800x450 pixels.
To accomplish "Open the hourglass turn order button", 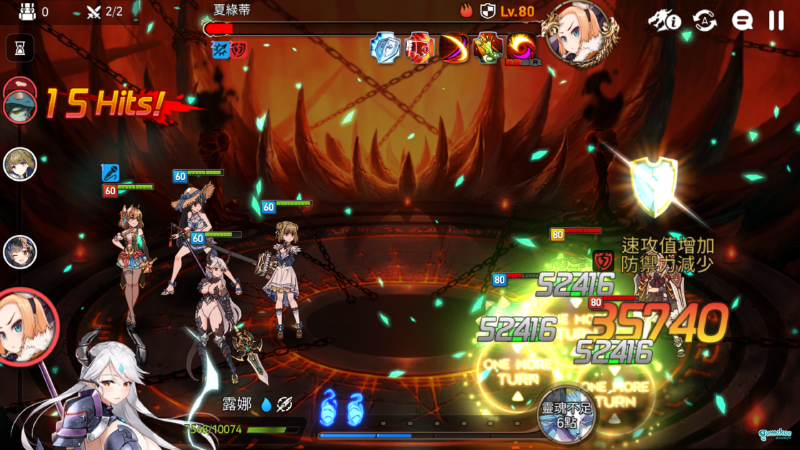I will [20, 46].
